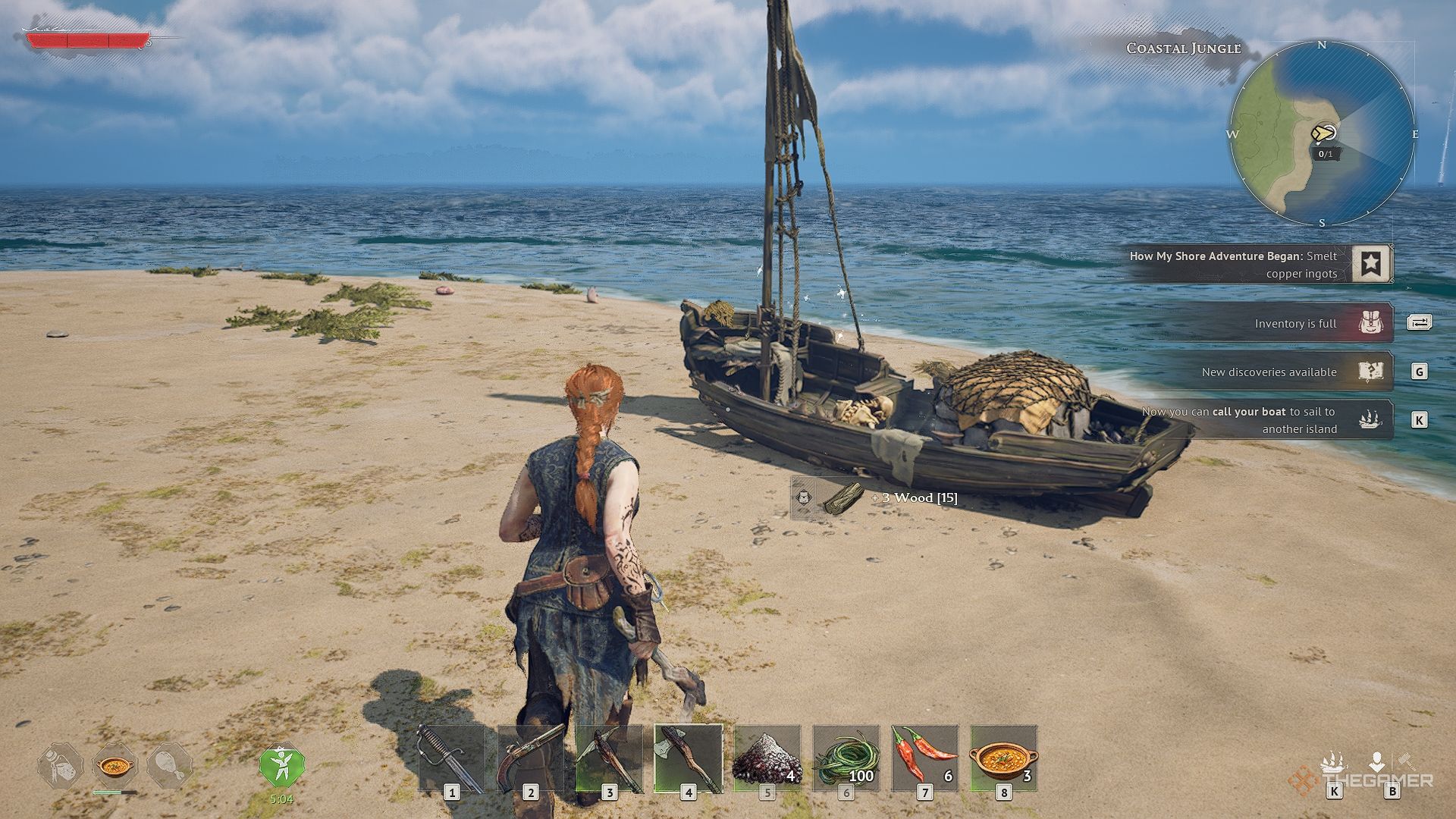The width and height of the screenshot is (1456, 819).
Task: Click the empty flask consumable slot
Action: 60,767
